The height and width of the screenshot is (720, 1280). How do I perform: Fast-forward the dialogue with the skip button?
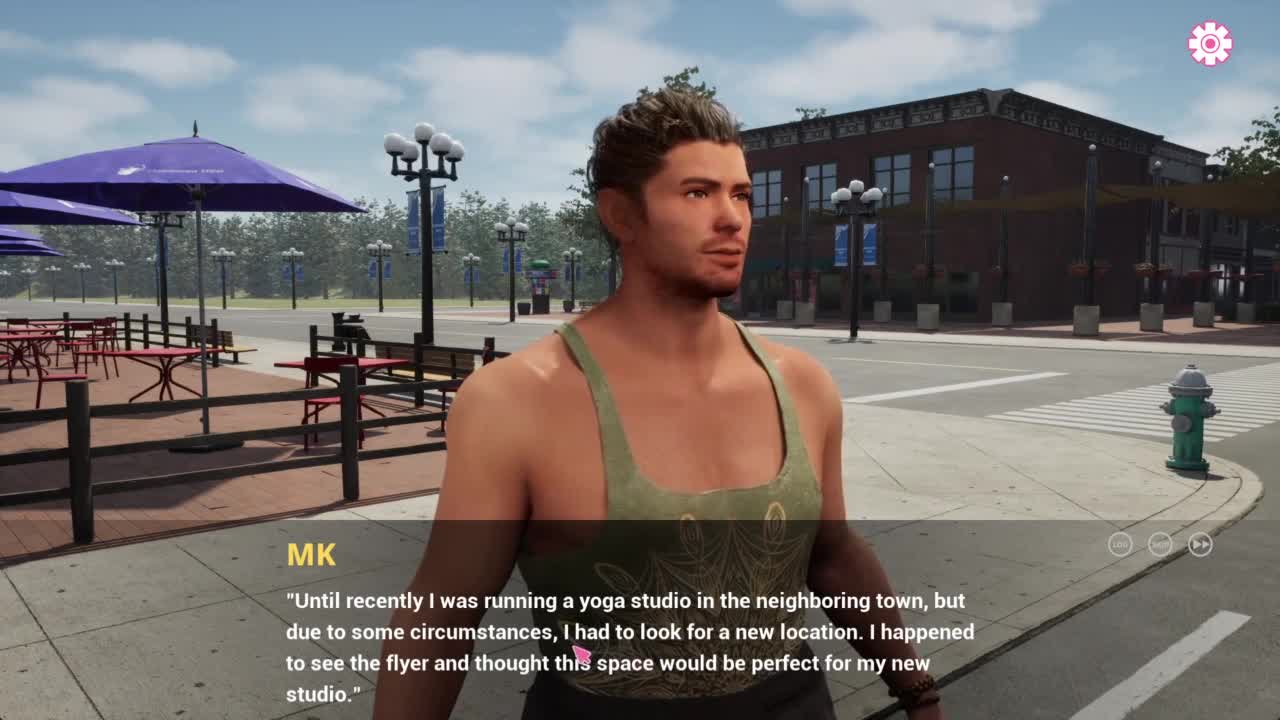(x=1200, y=544)
